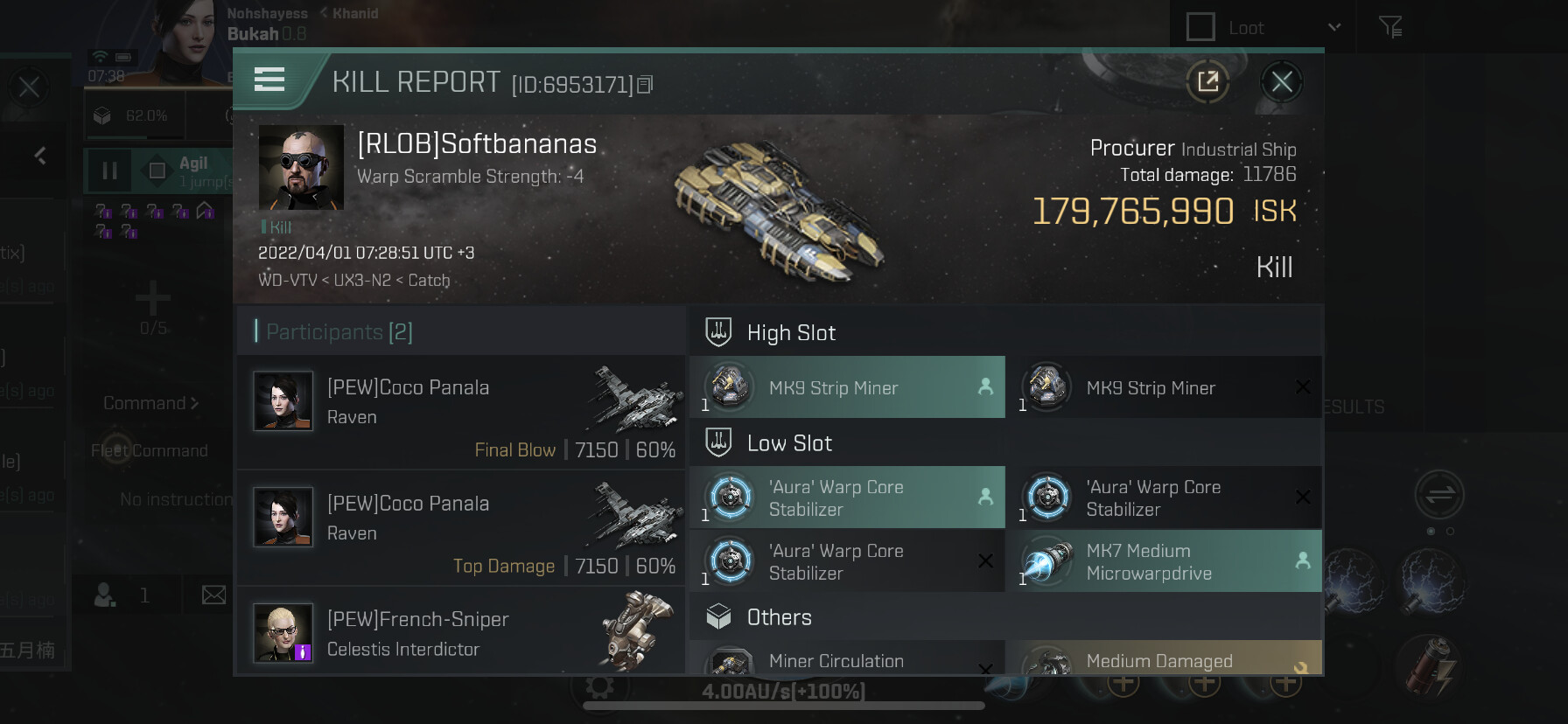Close the kill report window
Viewport: 1568px width, 724px height.
1282,83
